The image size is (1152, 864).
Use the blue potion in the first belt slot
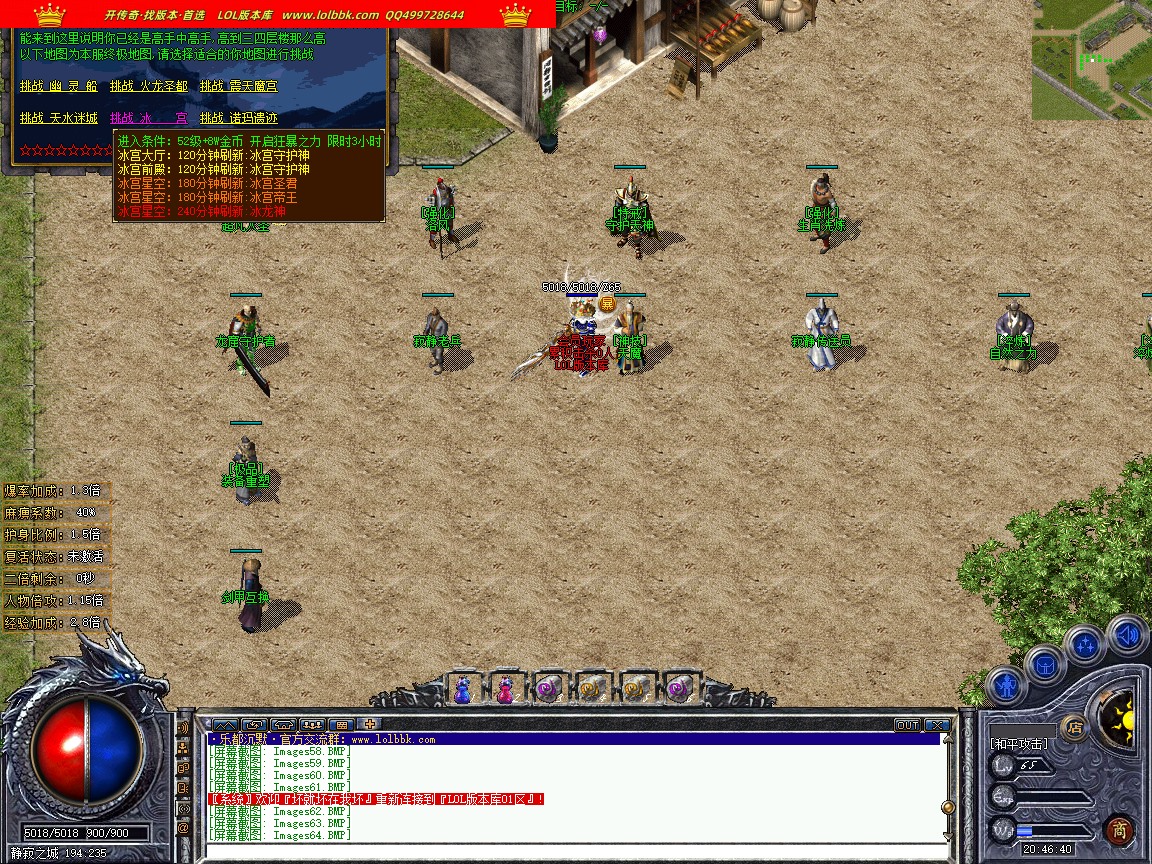462,689
